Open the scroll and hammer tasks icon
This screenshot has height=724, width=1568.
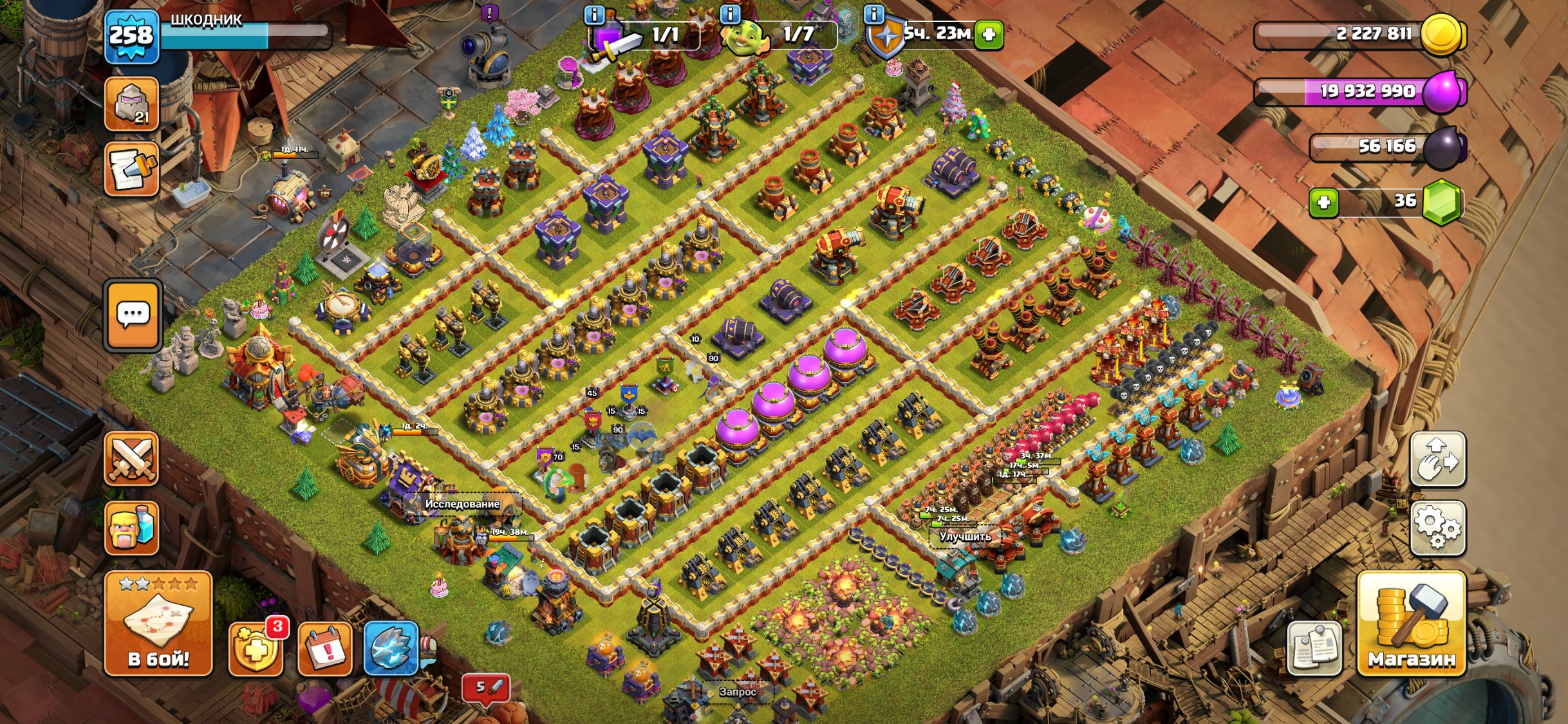pos(132,169)
